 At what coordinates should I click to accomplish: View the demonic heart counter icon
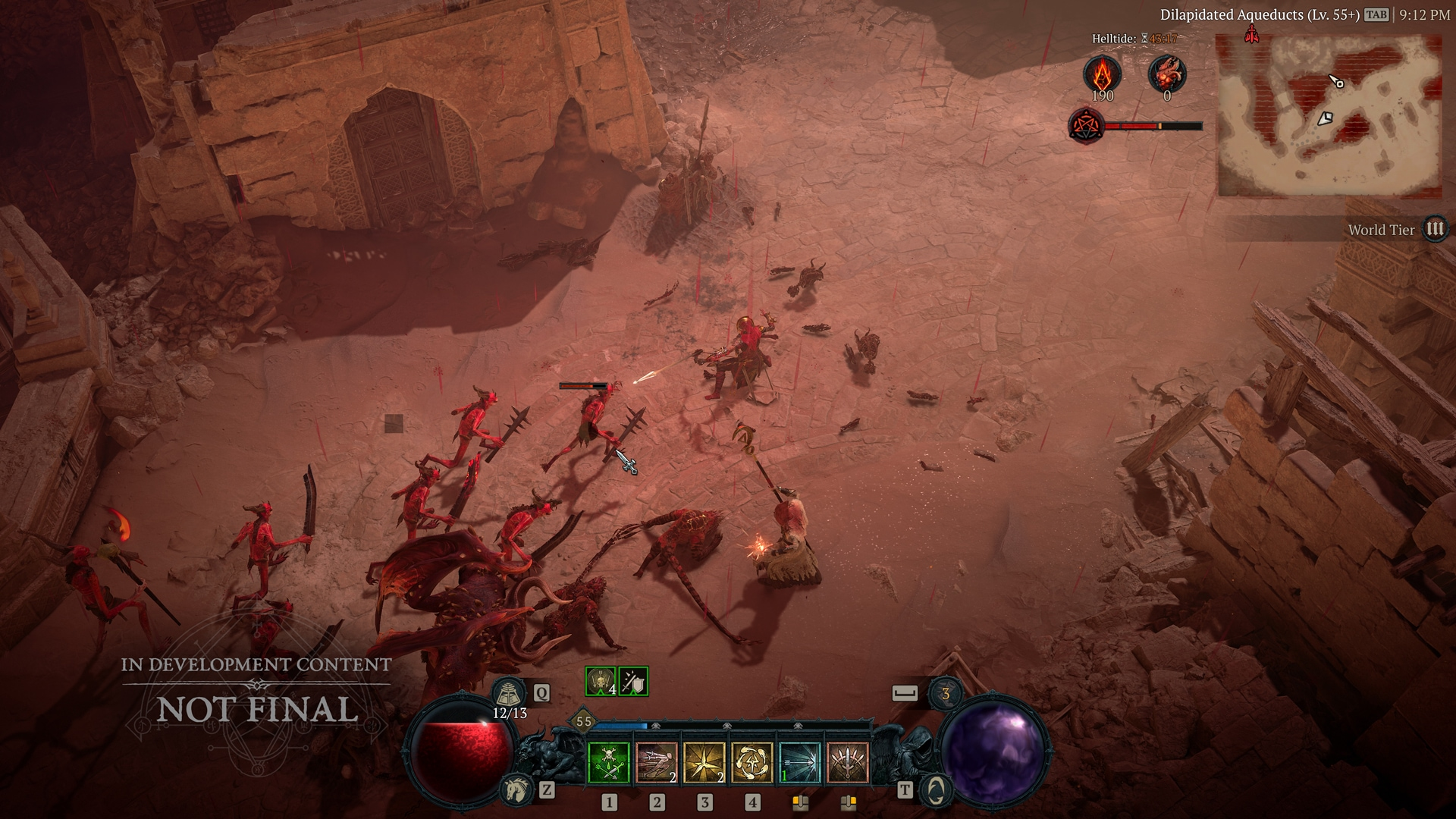click(x=1166, y=74)
